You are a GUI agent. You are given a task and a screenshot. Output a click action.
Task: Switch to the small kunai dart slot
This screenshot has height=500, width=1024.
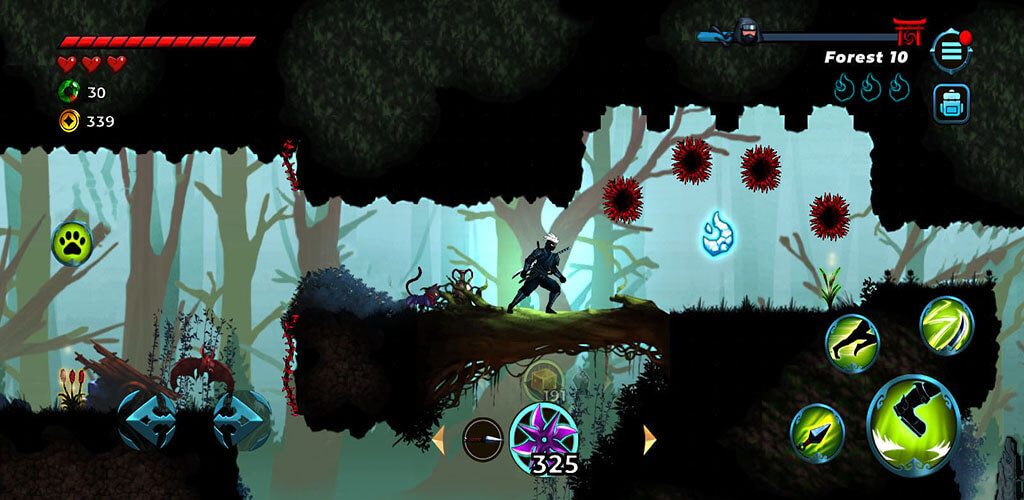point(482,438)
